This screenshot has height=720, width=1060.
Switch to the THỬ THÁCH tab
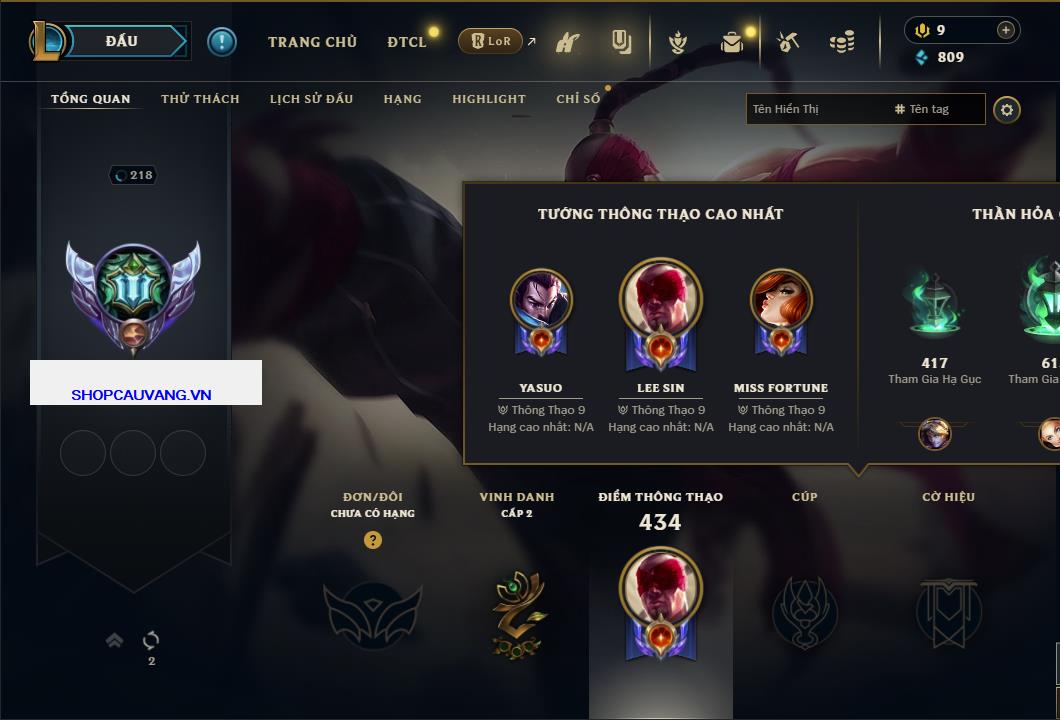click(x=200, y=99)
